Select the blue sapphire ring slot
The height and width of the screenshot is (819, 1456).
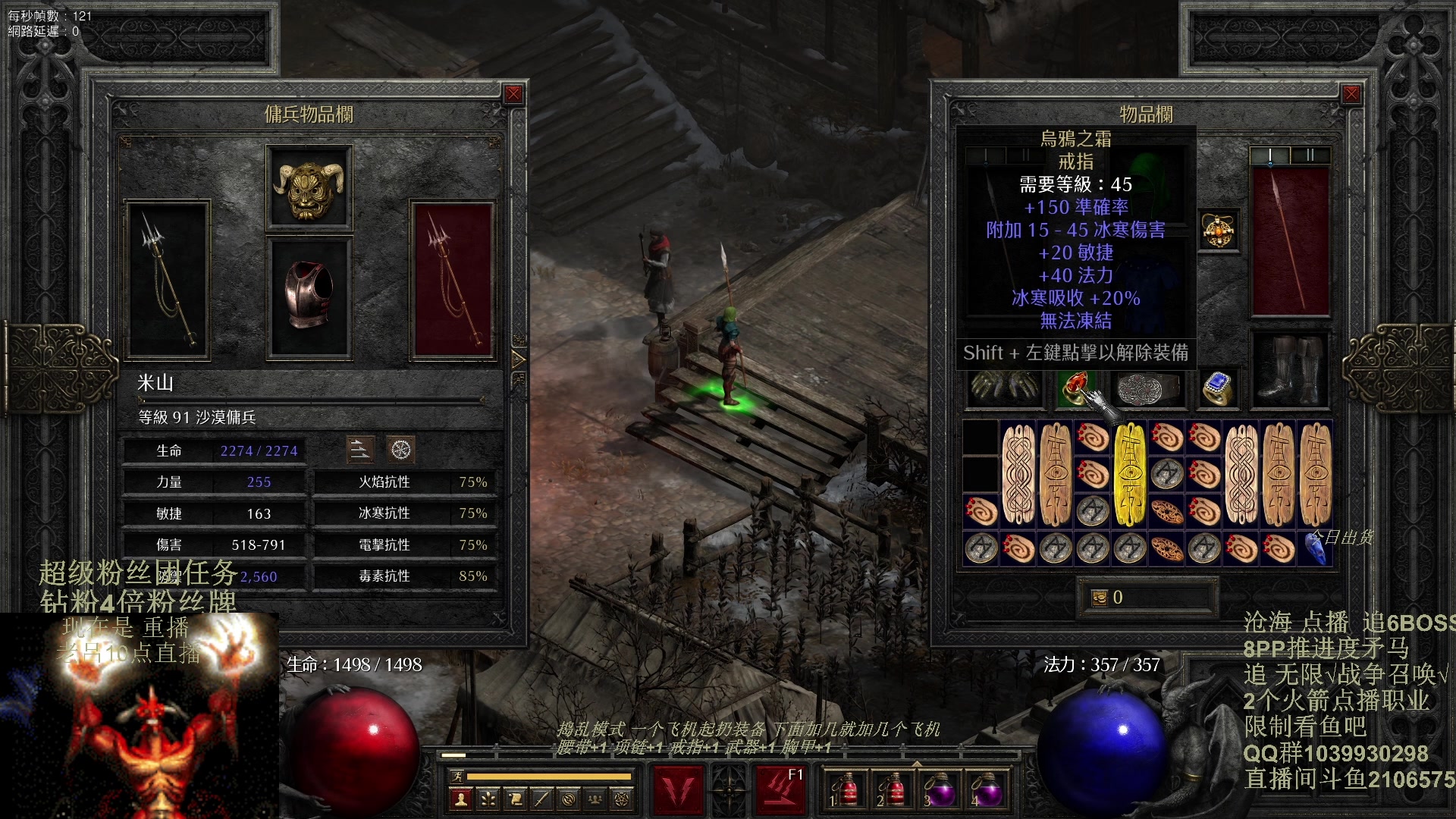[x=1218, y=389]
